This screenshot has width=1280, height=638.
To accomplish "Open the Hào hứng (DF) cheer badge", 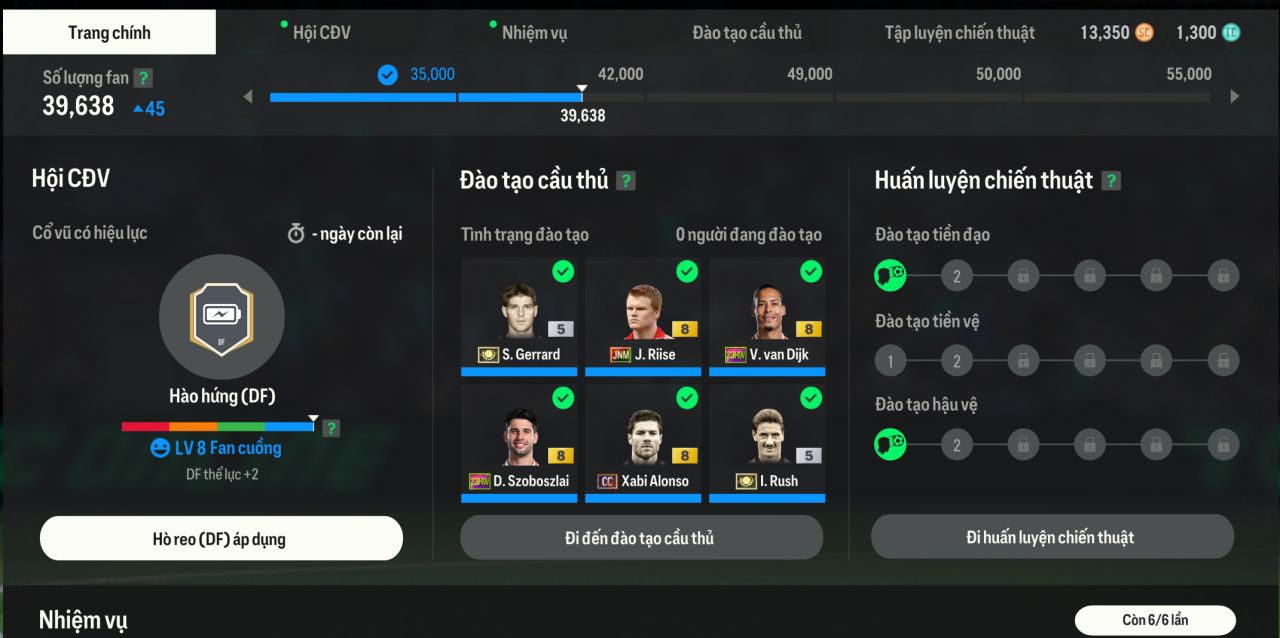I will pos(222,317).
